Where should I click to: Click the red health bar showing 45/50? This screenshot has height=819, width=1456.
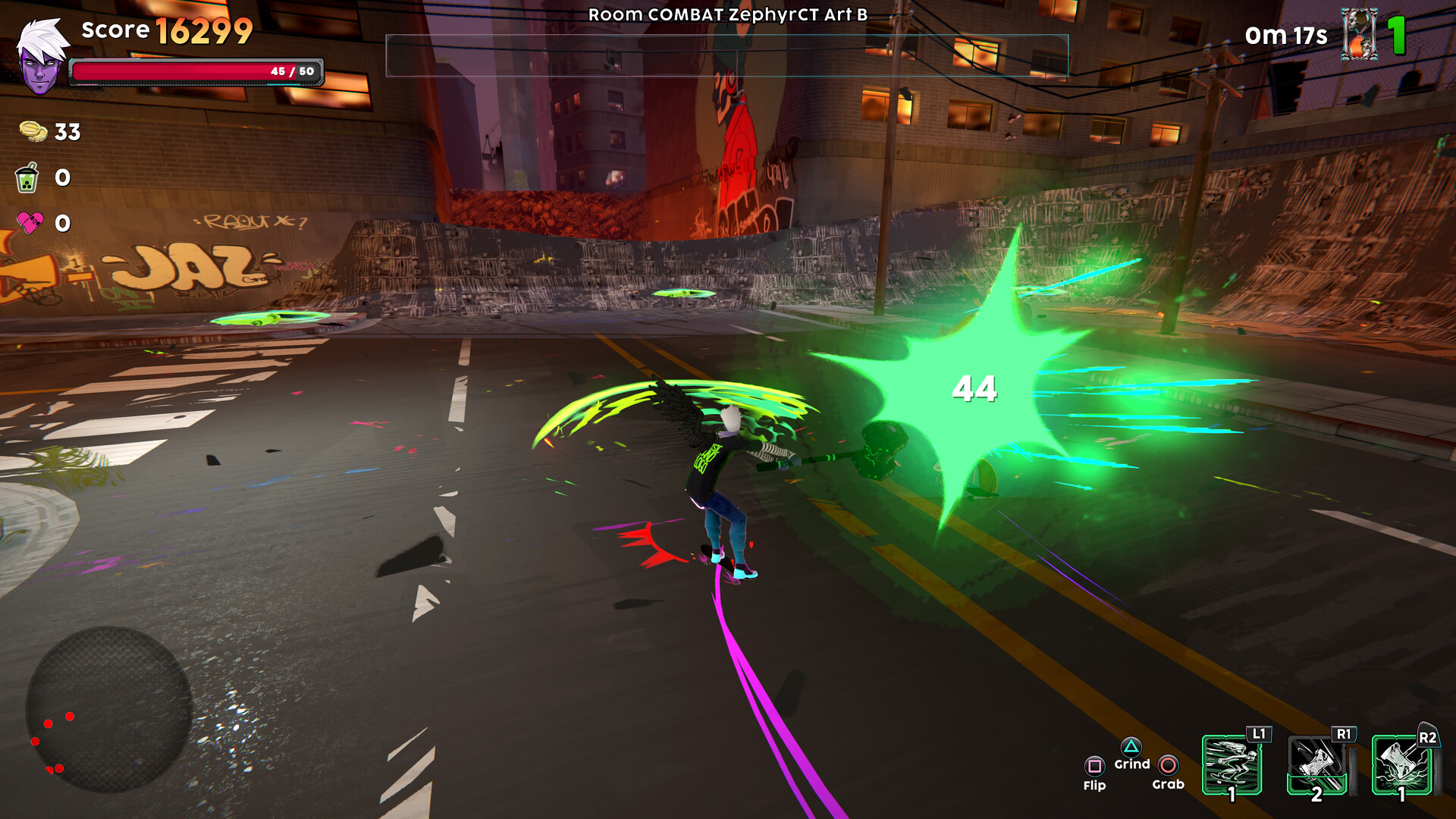tap(197, 71)
